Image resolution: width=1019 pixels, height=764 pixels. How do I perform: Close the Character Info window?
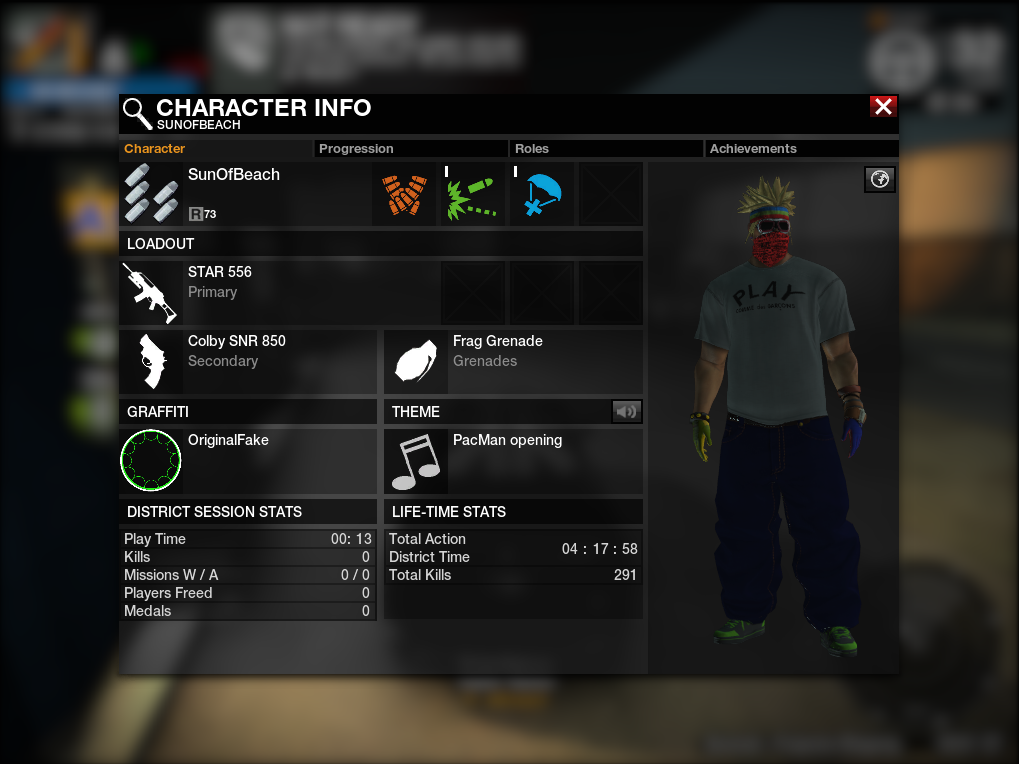[883, 107]
